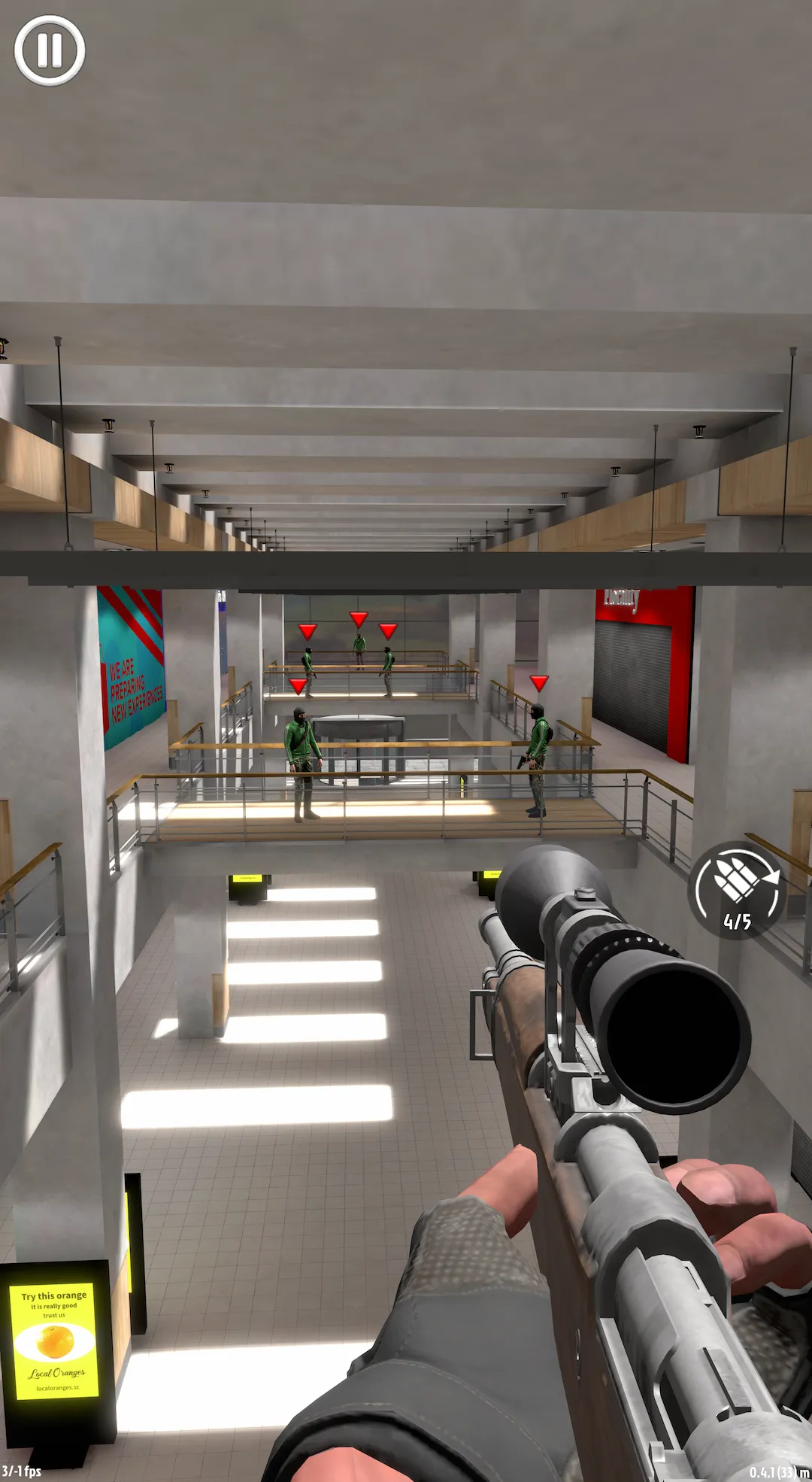This screenshot has width=812, height=1482.
Task: Pause the game with the pause button
Action: tap(50, 50)
